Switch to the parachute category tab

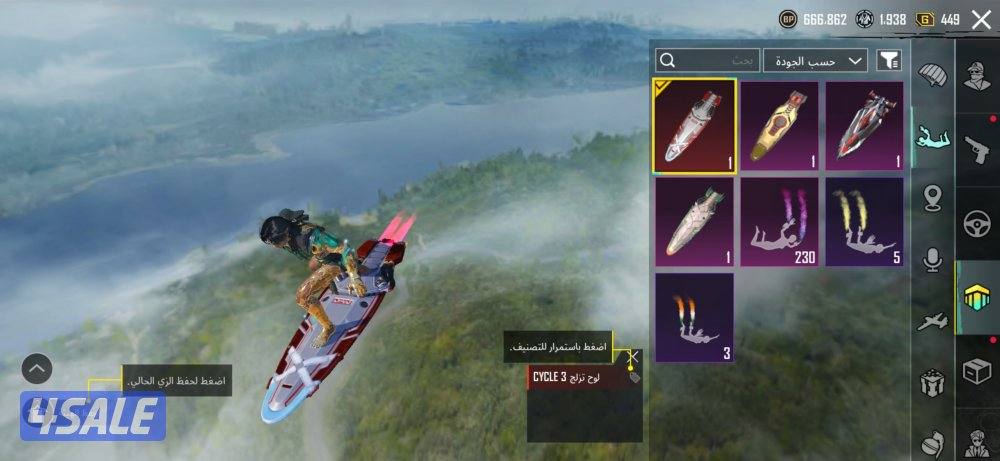click(x=932, y=76)
